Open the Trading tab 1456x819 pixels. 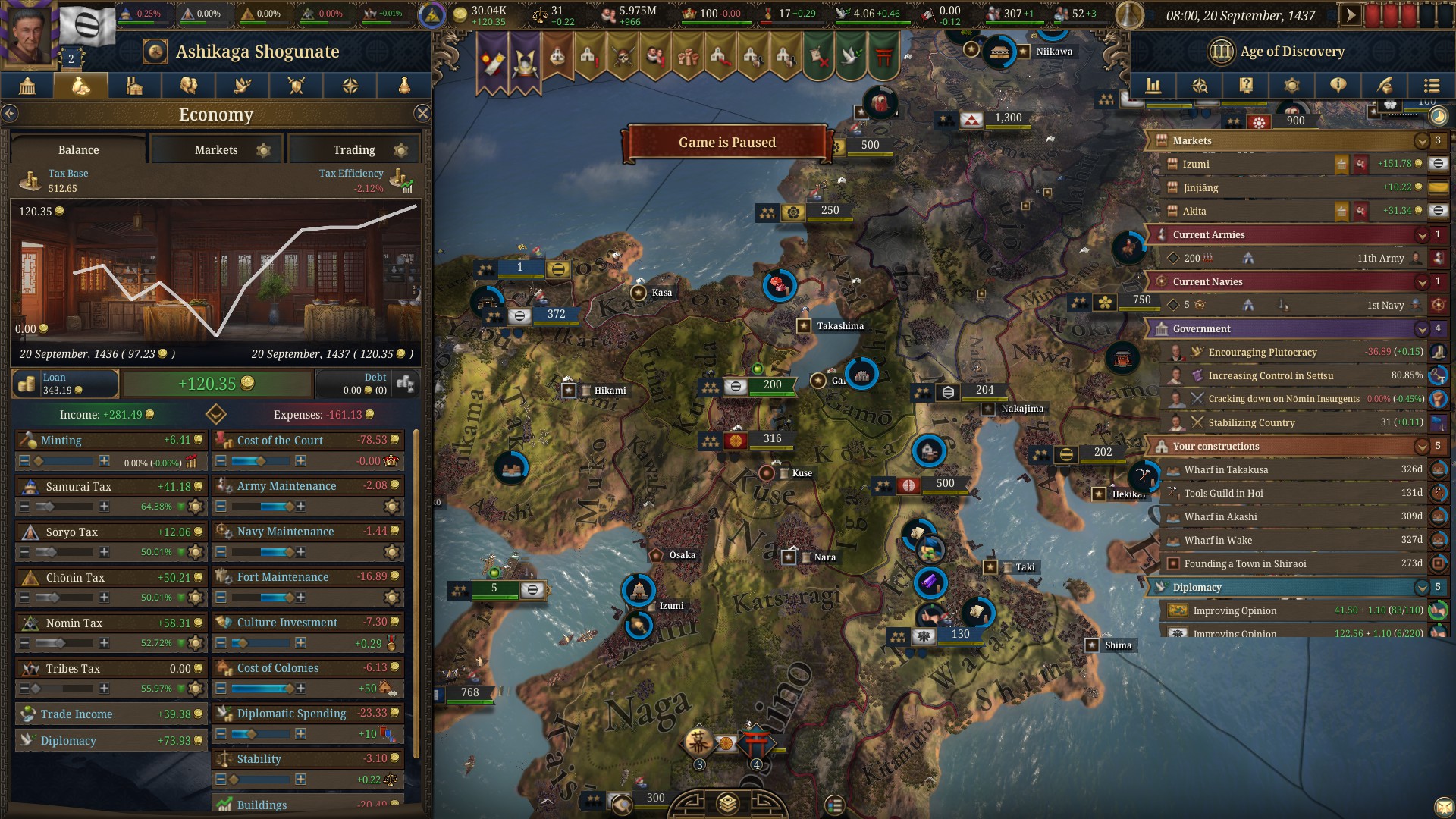(x=354, y=149)
